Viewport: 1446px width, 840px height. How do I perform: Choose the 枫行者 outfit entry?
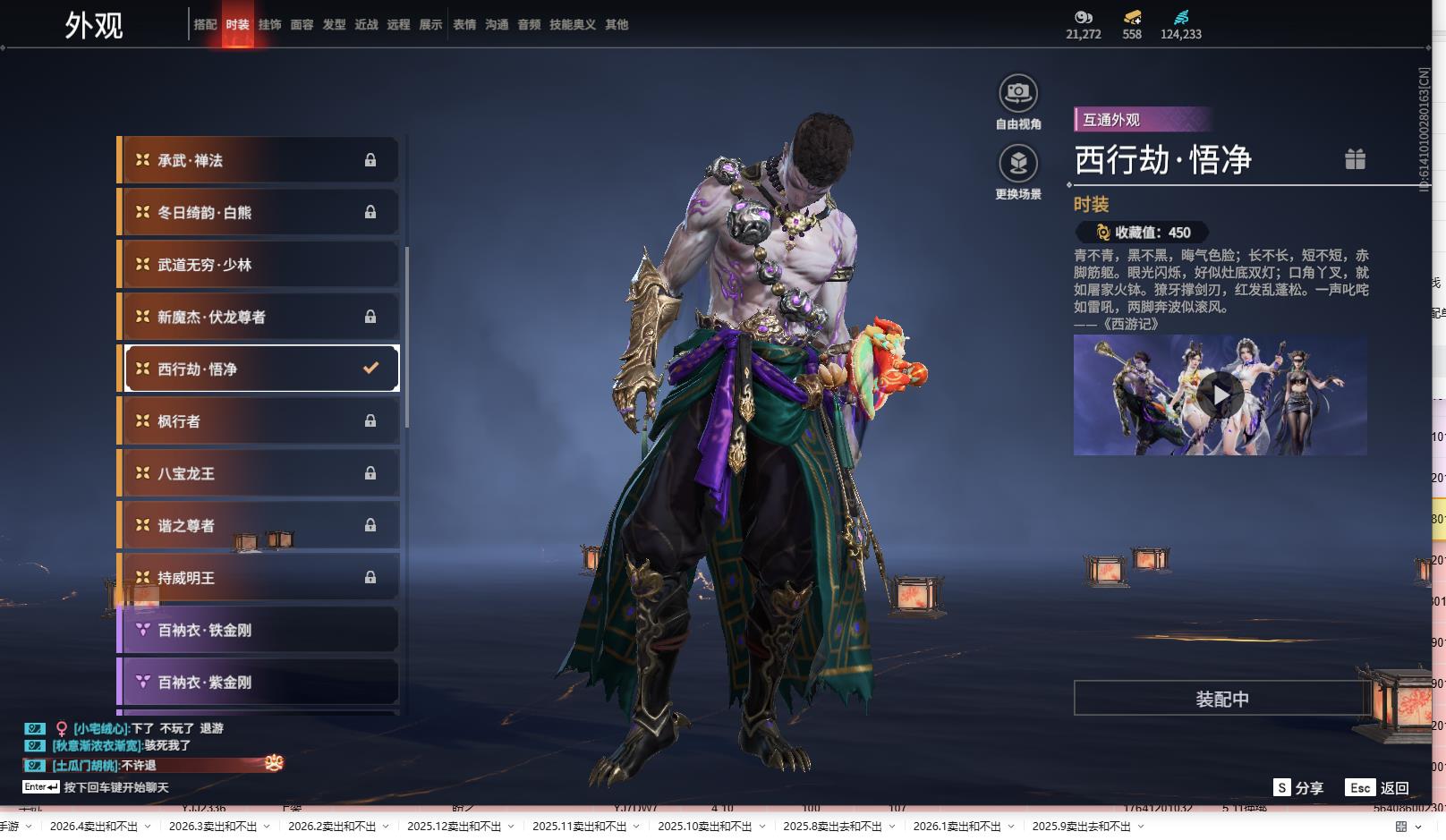pos(259,421)
